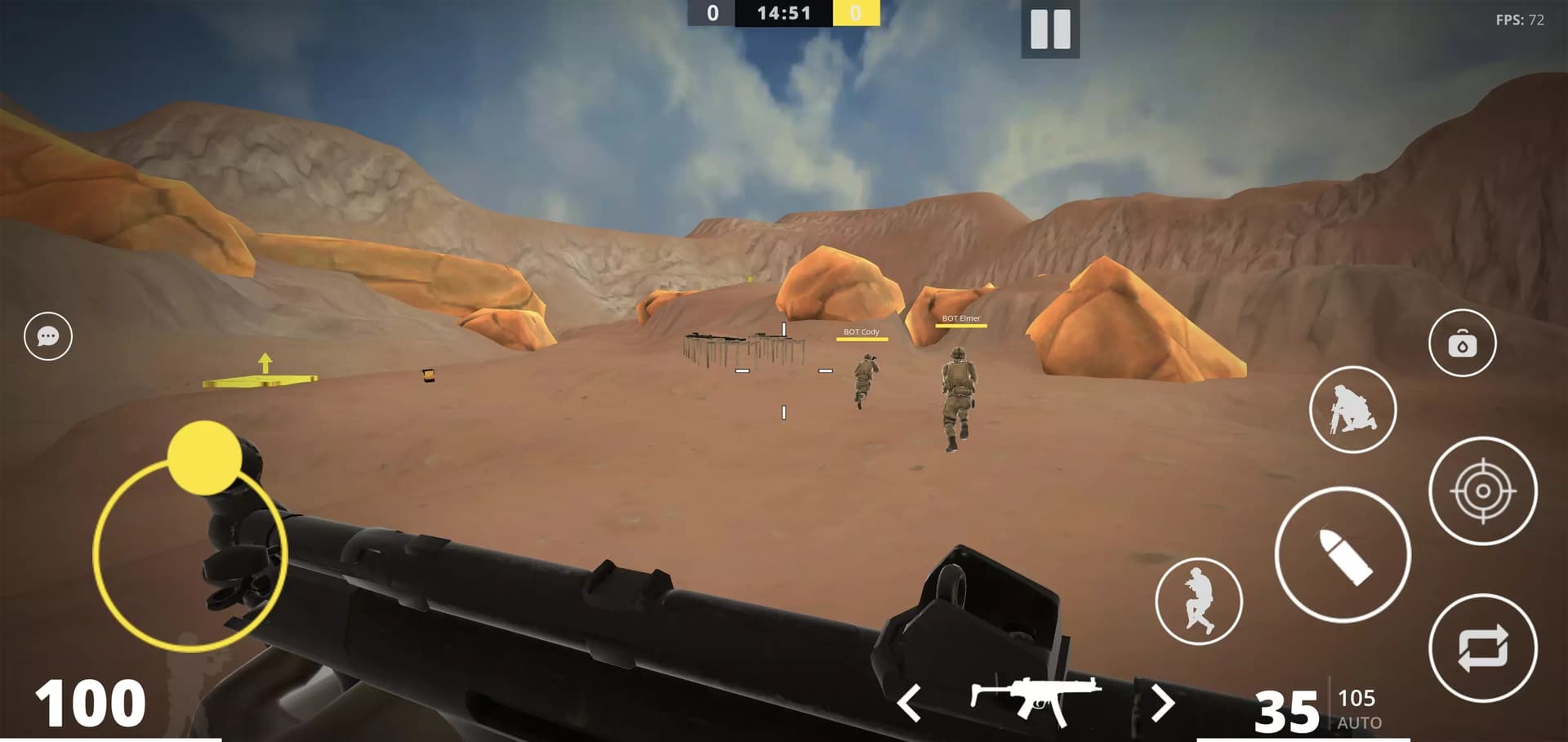The height and width of the screenshot is (742, 1568).
Task: Select the submachine gun weapon icon
Action: [1035, 700]
